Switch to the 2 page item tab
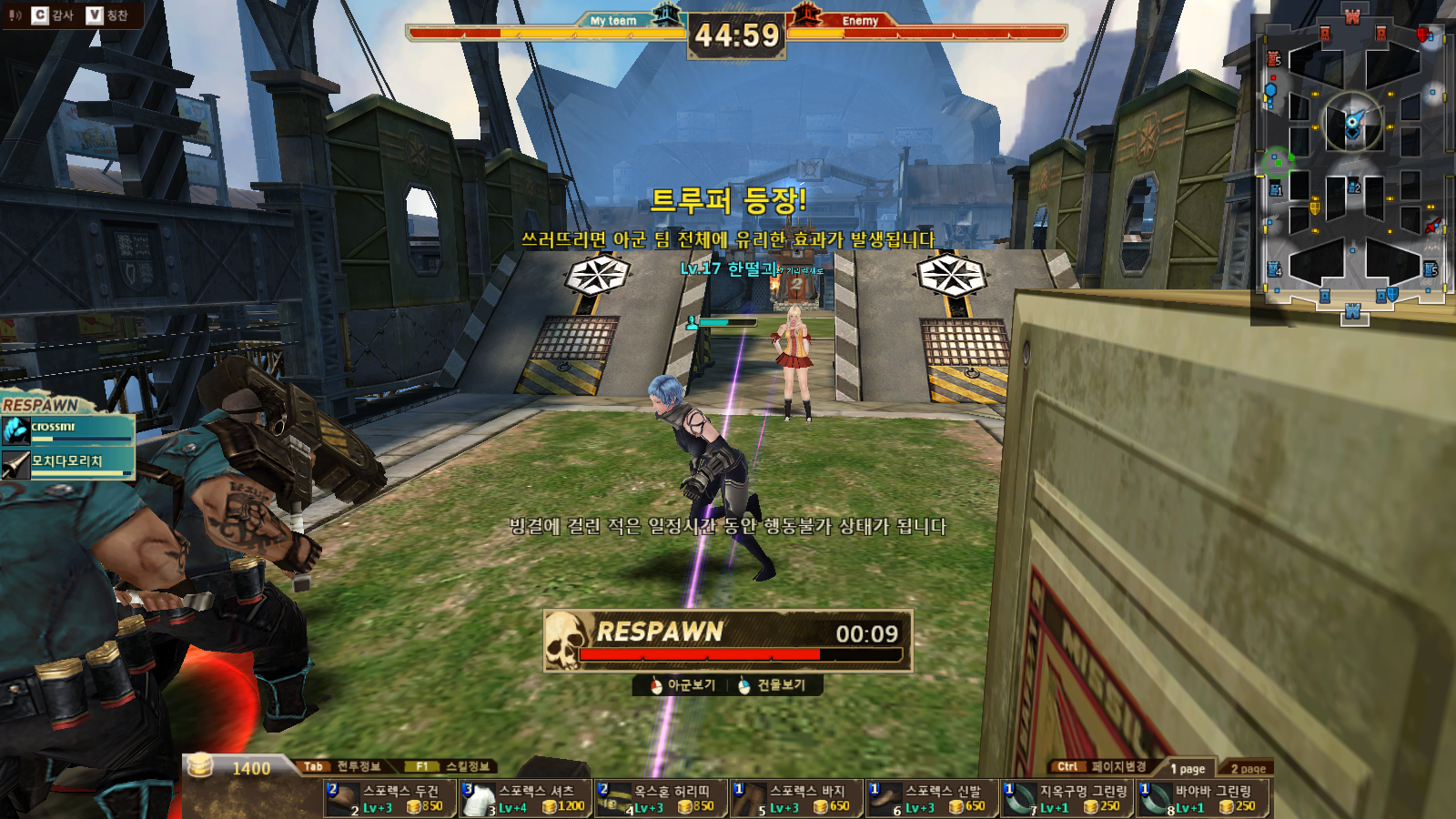Viewport: 1456px width, 819px height. (1248, 769)
